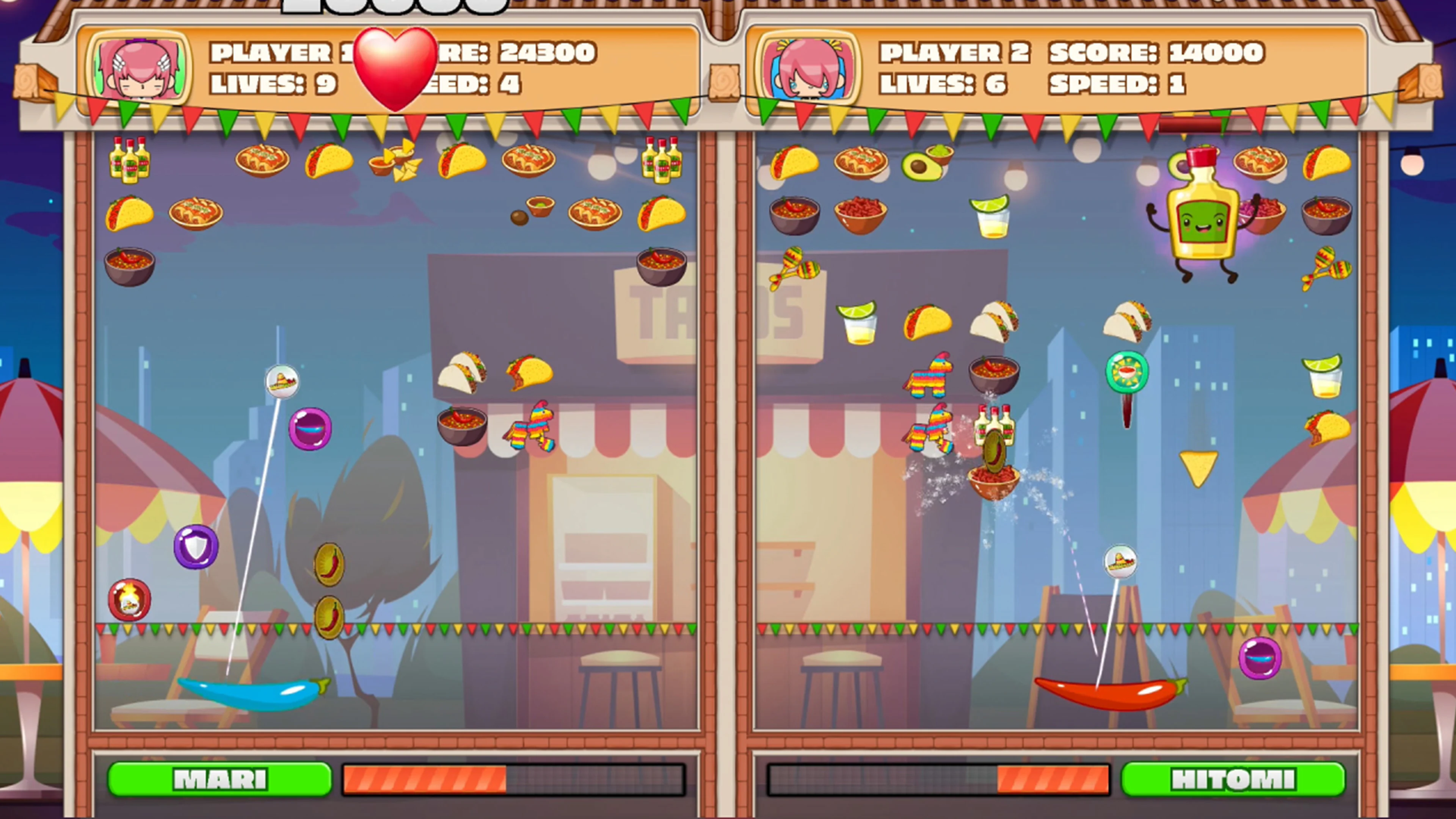Click the sombrero power-up on Player 1 side
This screenshot has height=819, width=1456.
[x=282, y=381]
